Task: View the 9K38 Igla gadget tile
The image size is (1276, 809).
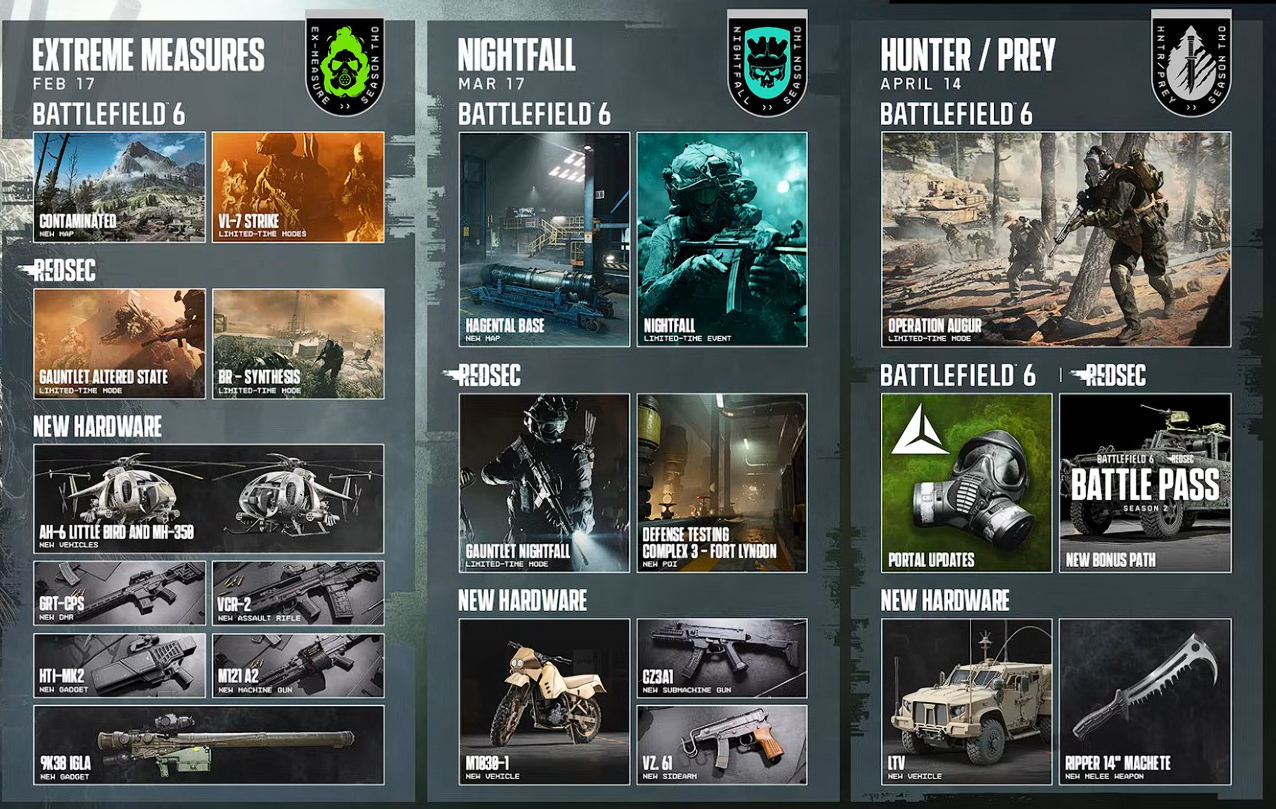Action: (x=208, y=744)
